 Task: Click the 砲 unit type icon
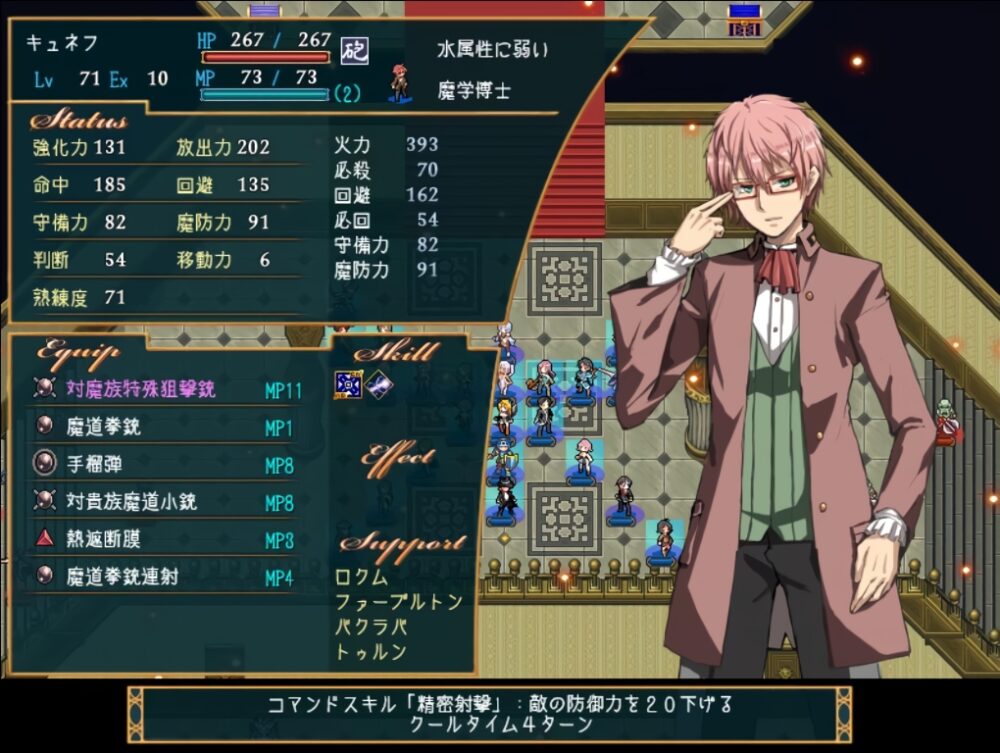(350, 49)
